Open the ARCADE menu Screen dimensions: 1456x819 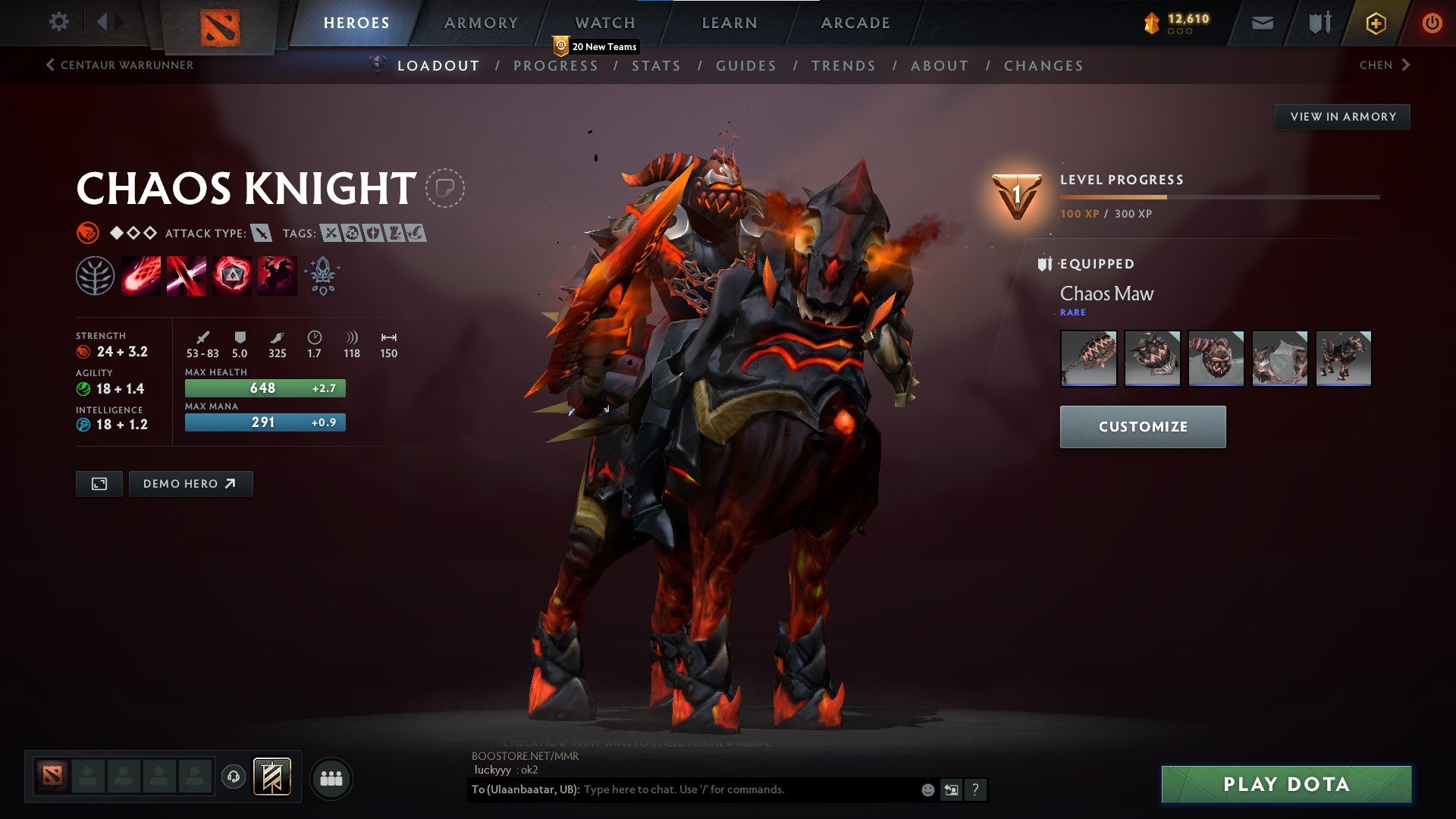coord(855,22)
